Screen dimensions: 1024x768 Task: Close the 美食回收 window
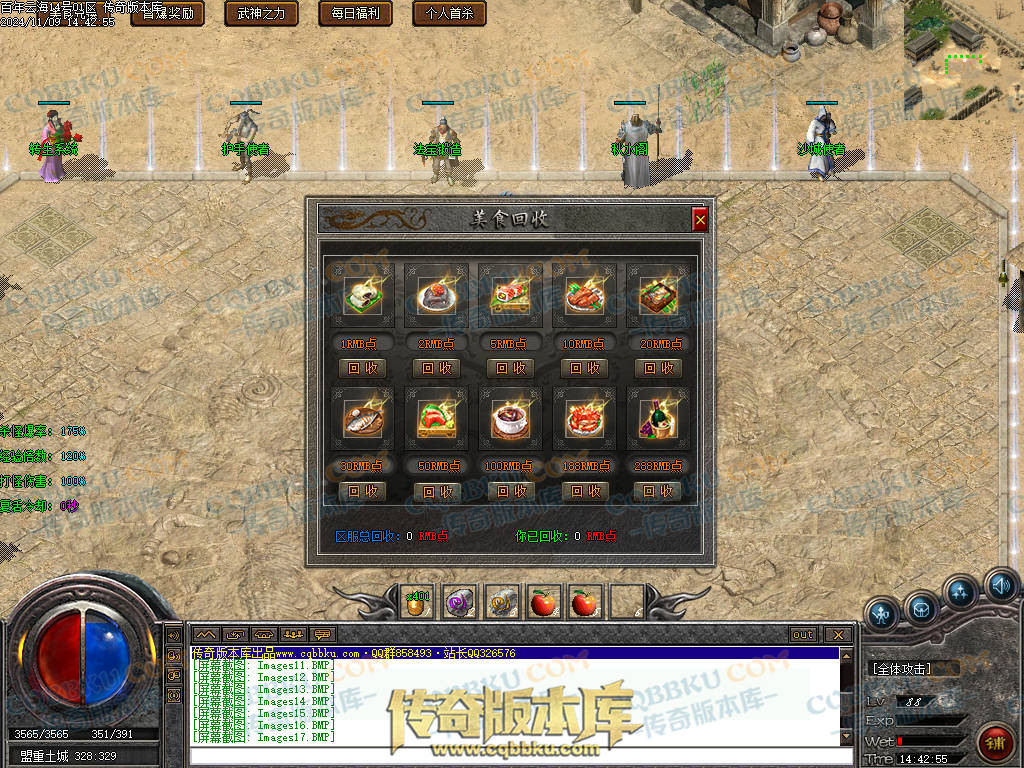point(700,219)
